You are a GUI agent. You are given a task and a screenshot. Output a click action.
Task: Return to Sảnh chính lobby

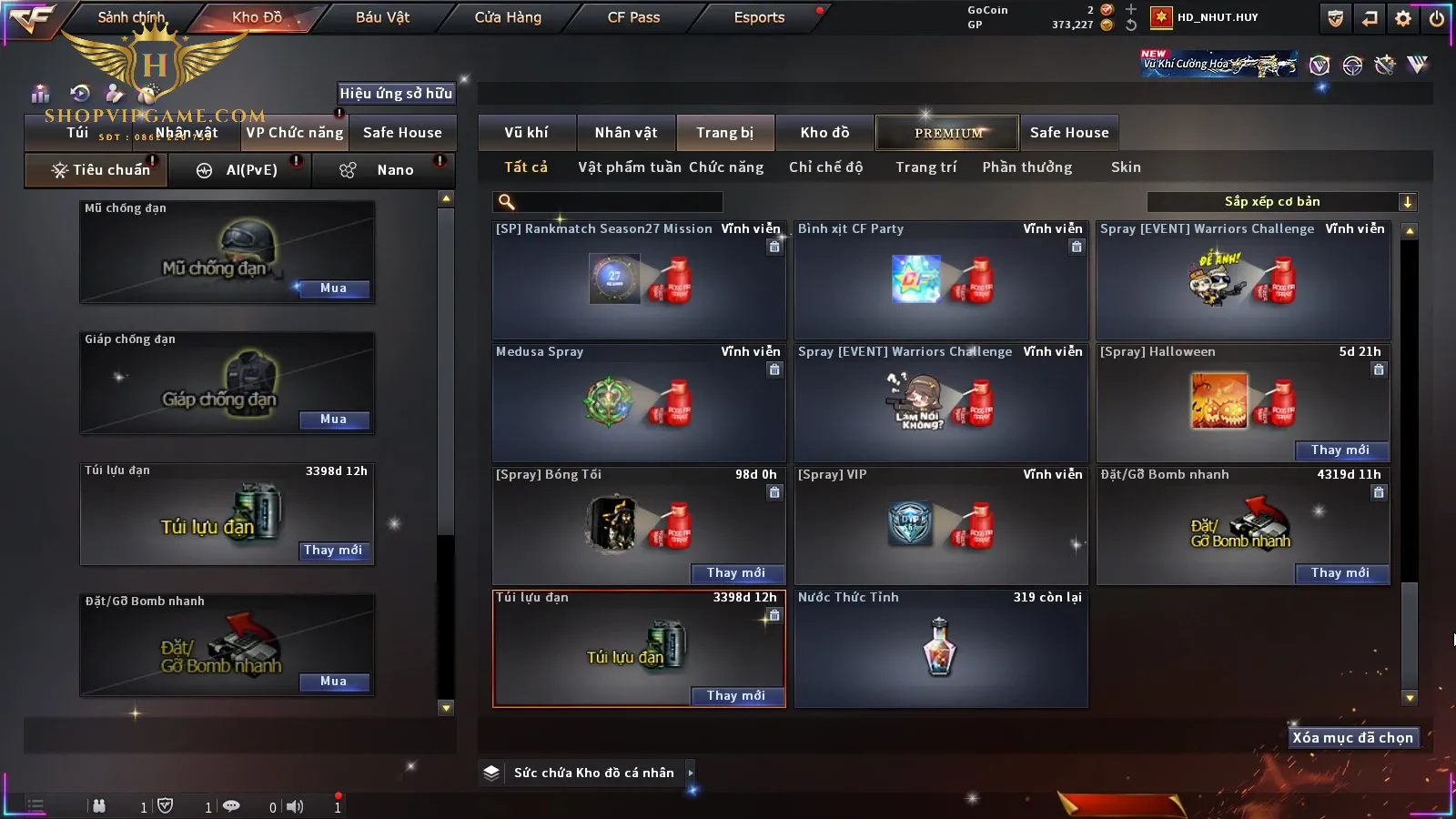(x=131, y=17)
